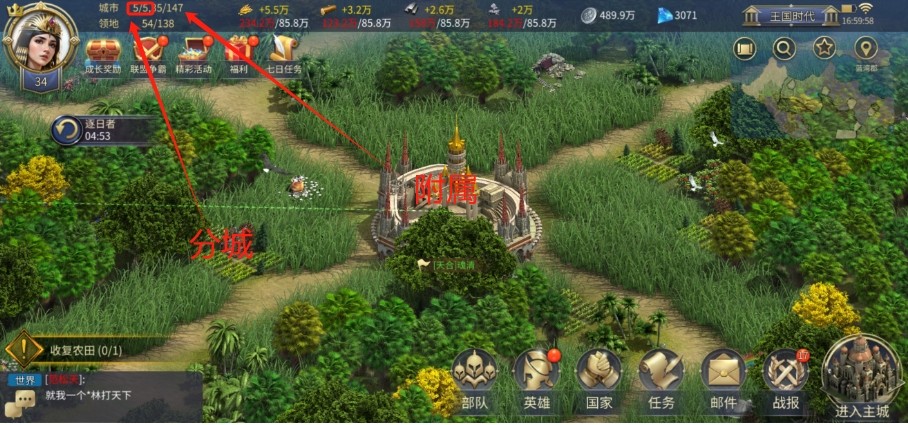Open the star favorites button
Image resolution: width=908 pixels, height=425 pixels.
(825, 48)
